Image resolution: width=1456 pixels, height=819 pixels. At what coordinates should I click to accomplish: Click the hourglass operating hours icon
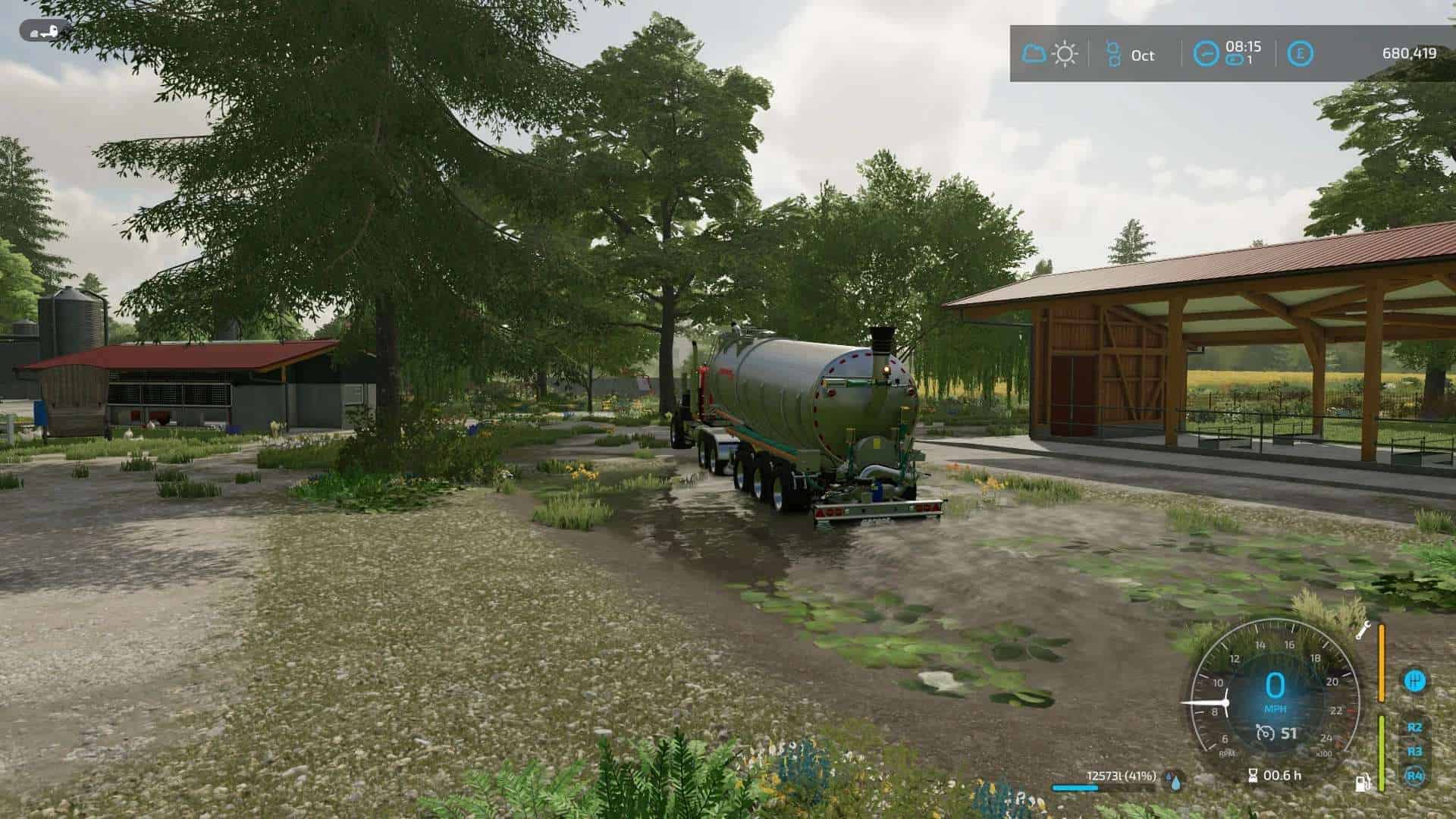coord(1253,776)
